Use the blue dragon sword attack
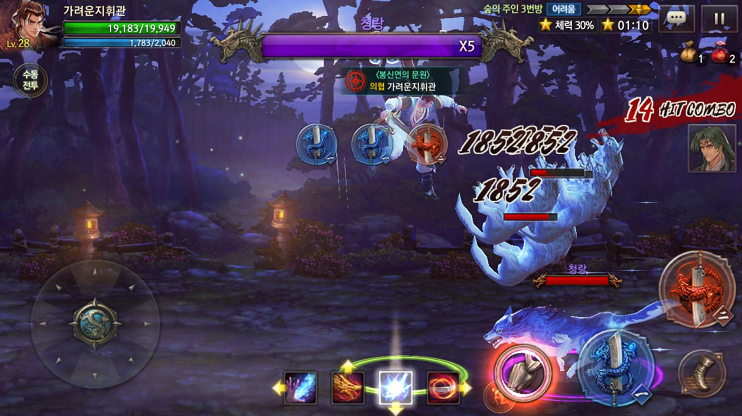 point(613,364)
